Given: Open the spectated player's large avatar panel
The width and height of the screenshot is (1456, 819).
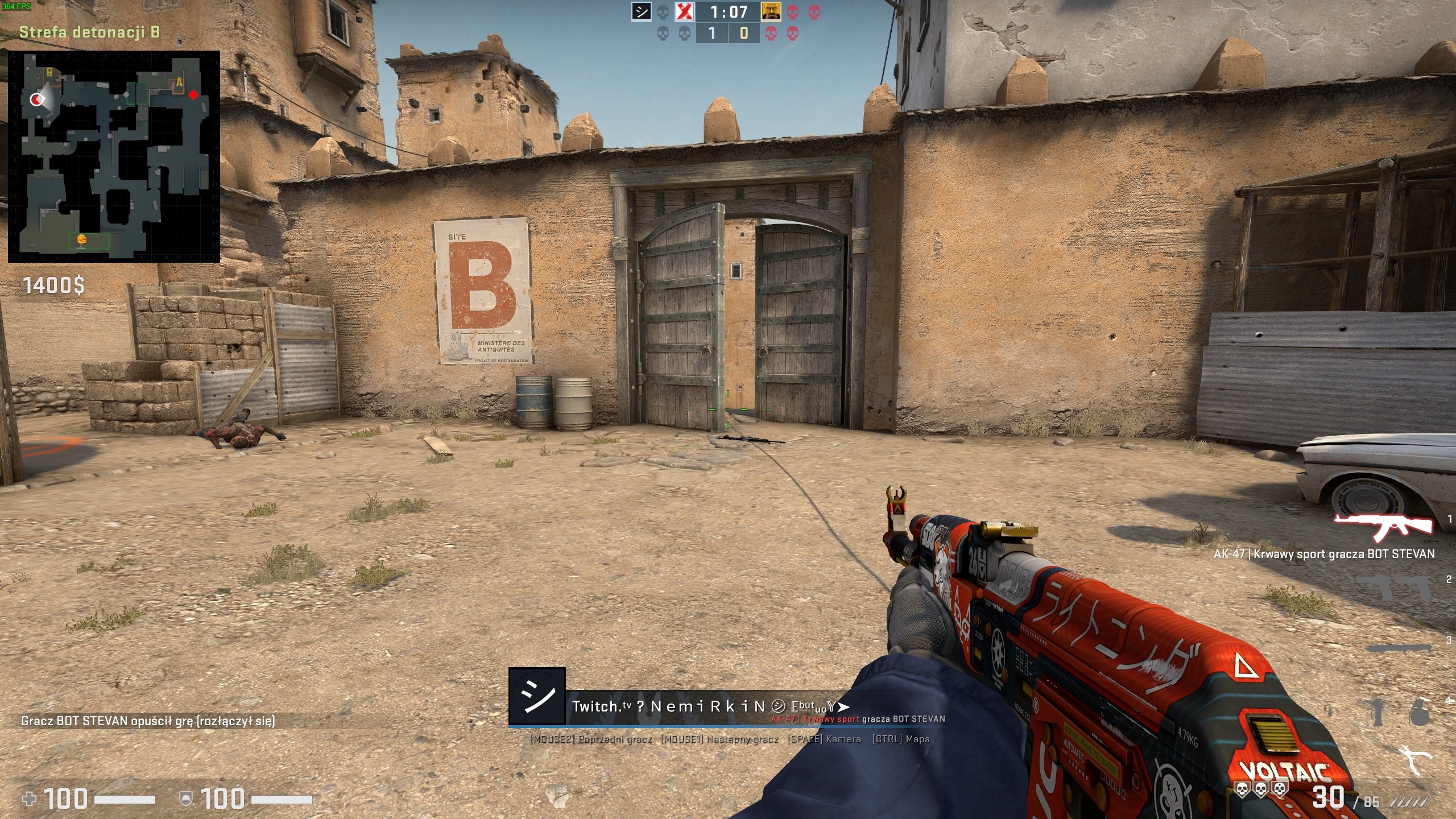Looking at the screenshot, I should point(537,696).
